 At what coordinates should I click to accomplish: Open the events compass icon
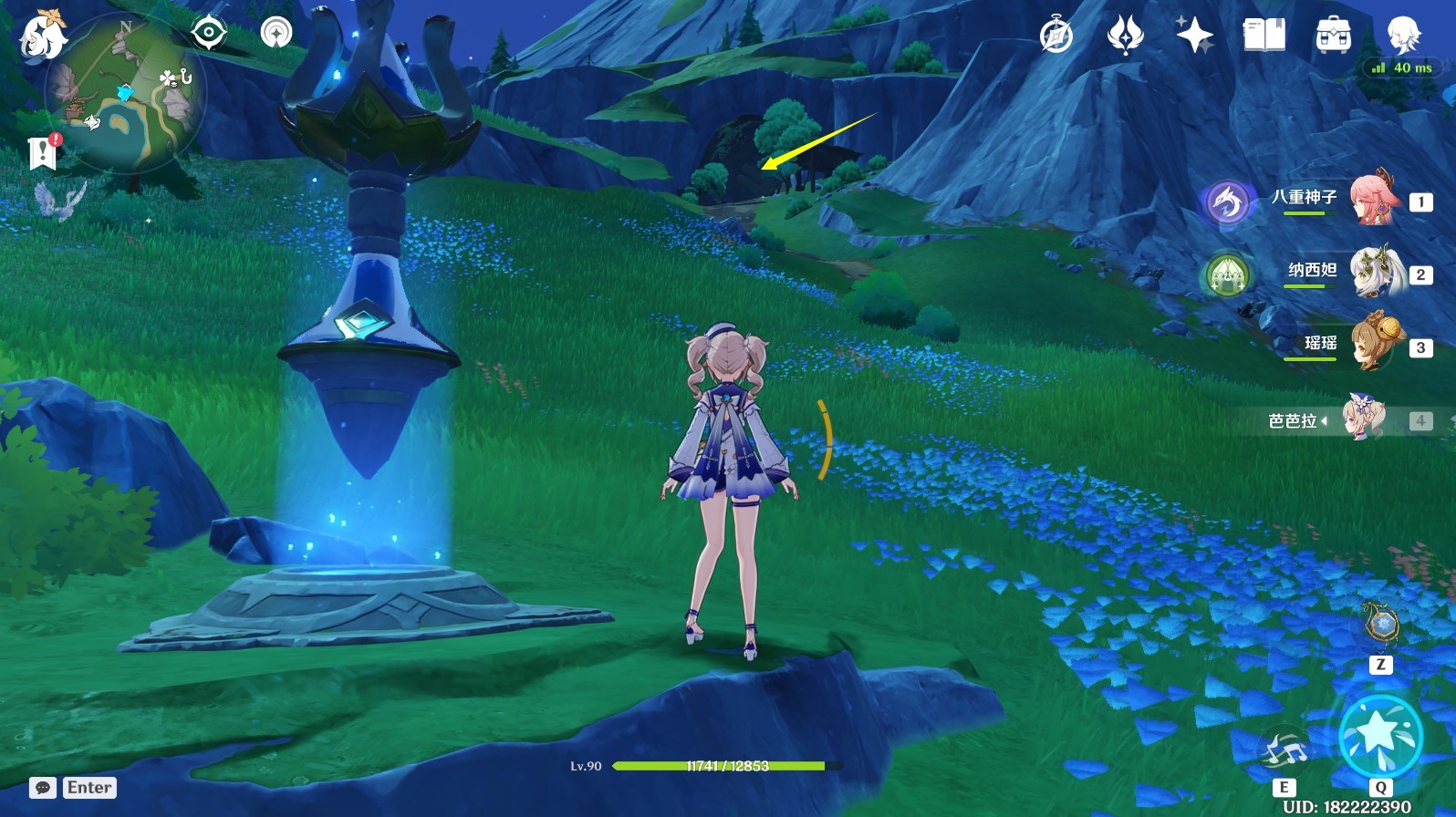pyautogui.click(x=1056, y=36)
